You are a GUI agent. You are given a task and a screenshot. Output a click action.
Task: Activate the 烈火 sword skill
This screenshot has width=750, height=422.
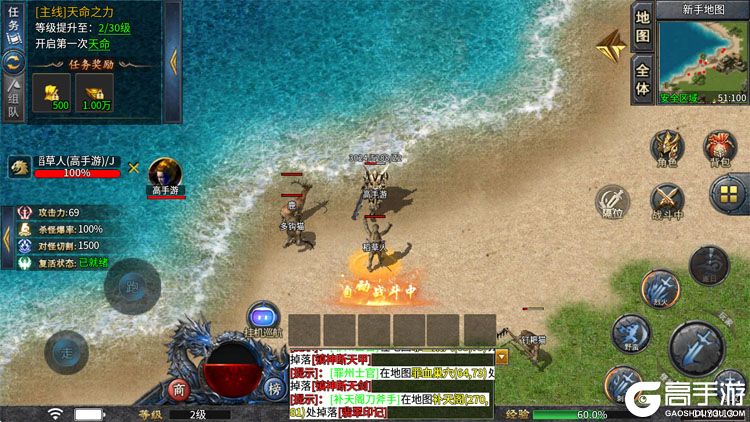[x=660, y=288]
